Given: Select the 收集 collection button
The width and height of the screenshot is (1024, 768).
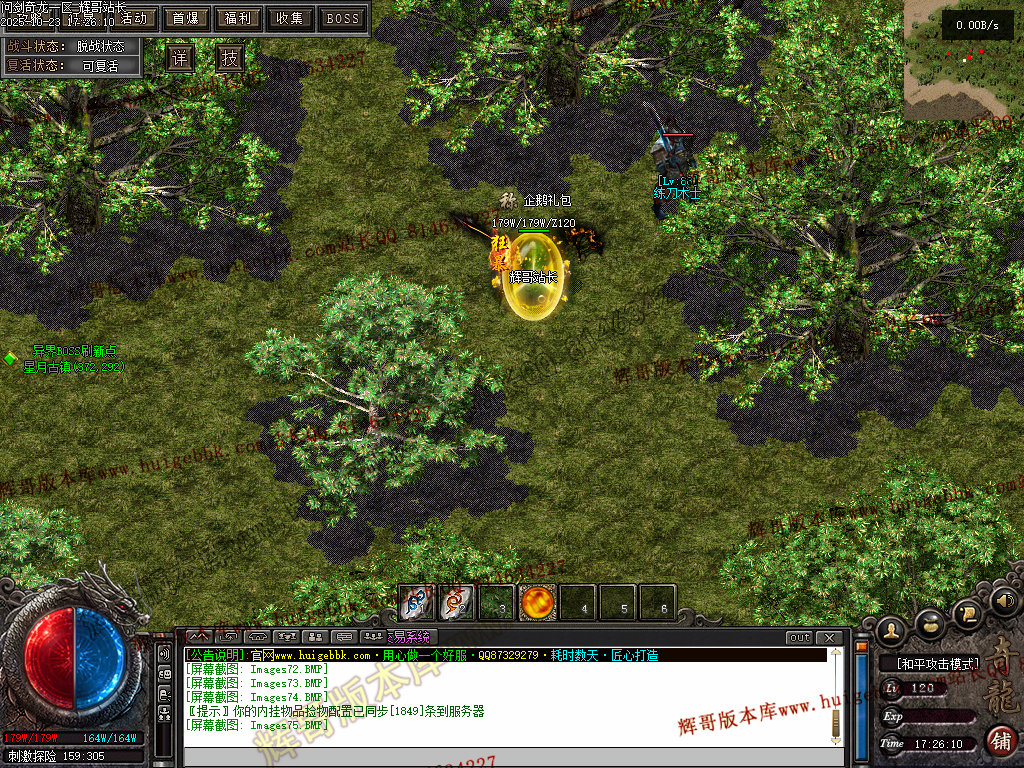Looking at the screenshot, I should (290, 18).
